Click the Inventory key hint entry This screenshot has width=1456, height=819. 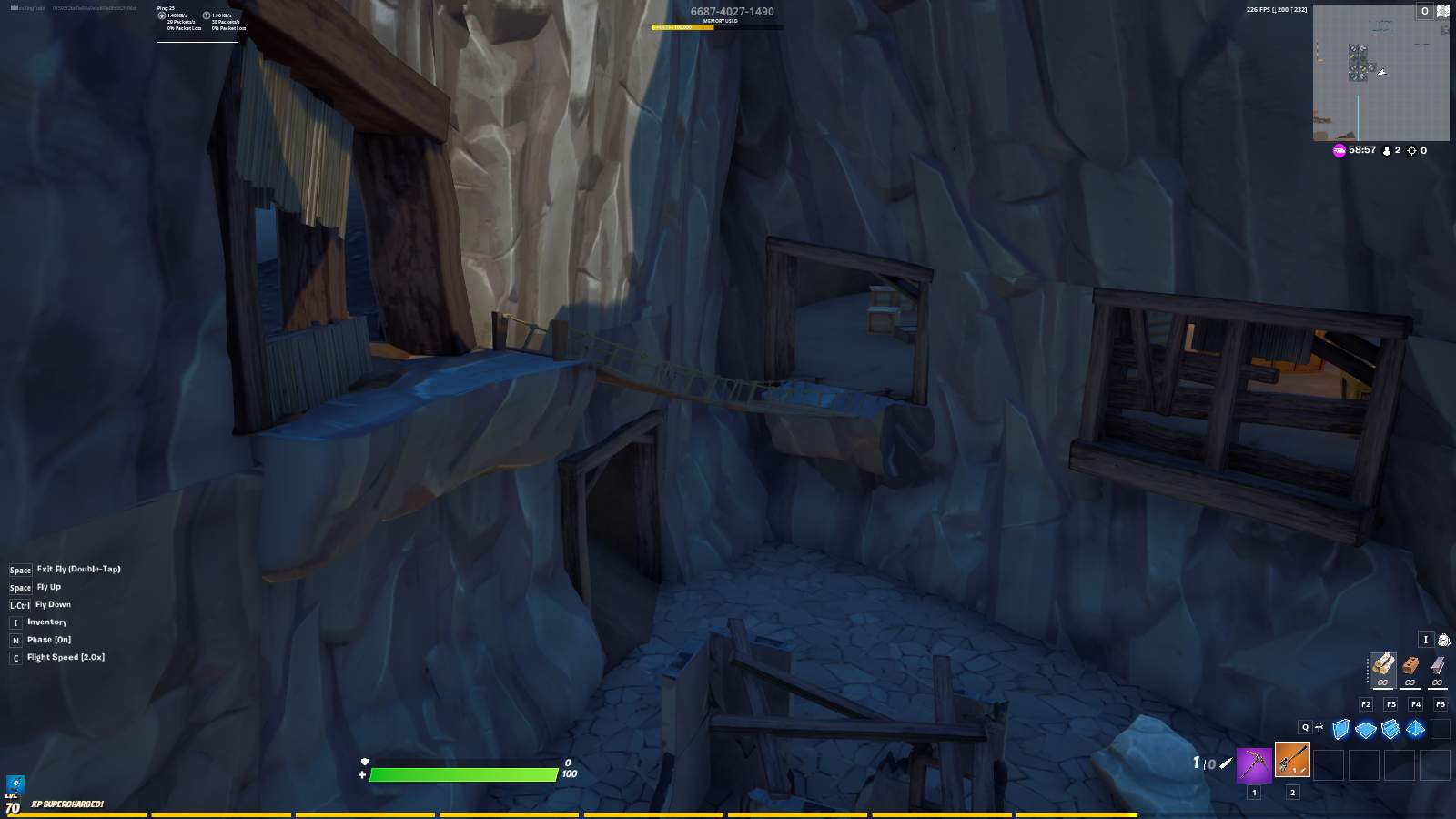pyautogui.click(x=47, y=622)
